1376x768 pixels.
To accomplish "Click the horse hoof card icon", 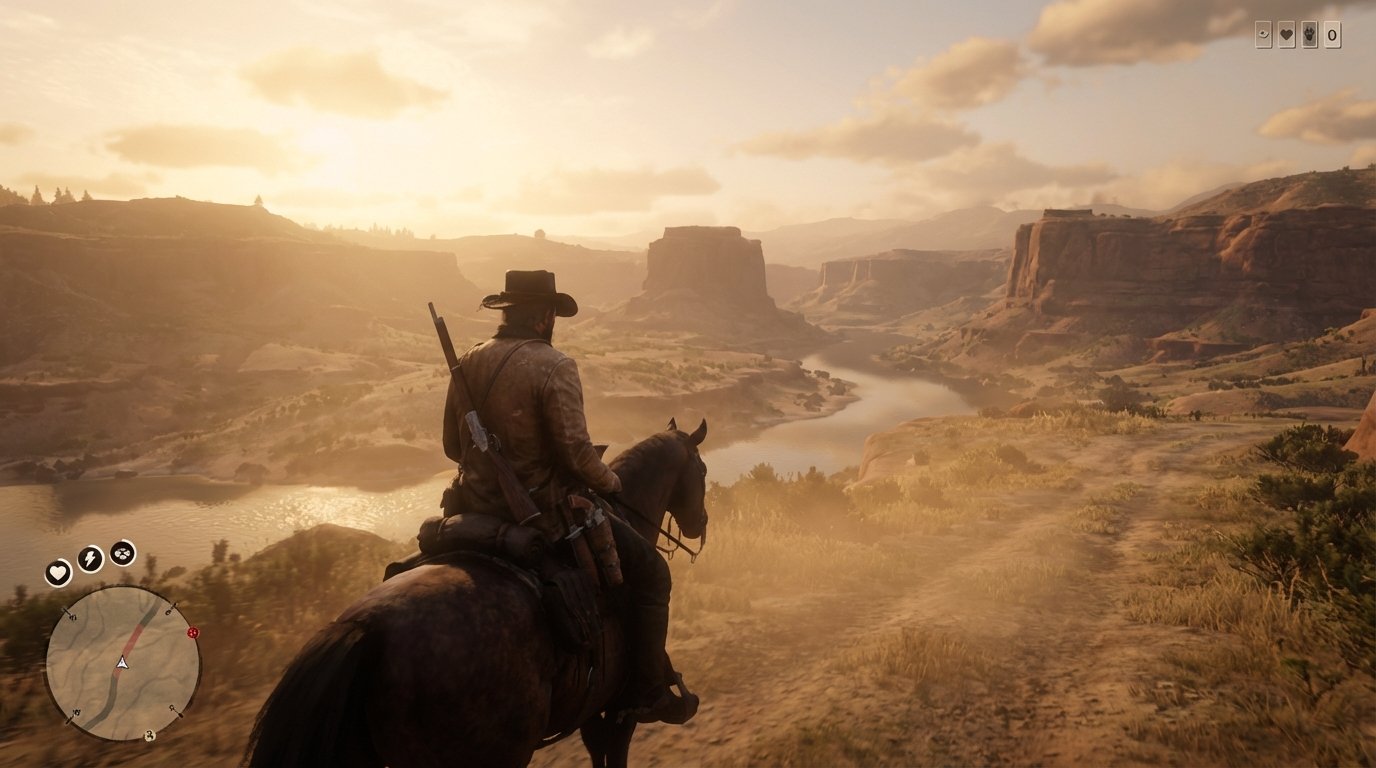I will tap(1308, 35).
